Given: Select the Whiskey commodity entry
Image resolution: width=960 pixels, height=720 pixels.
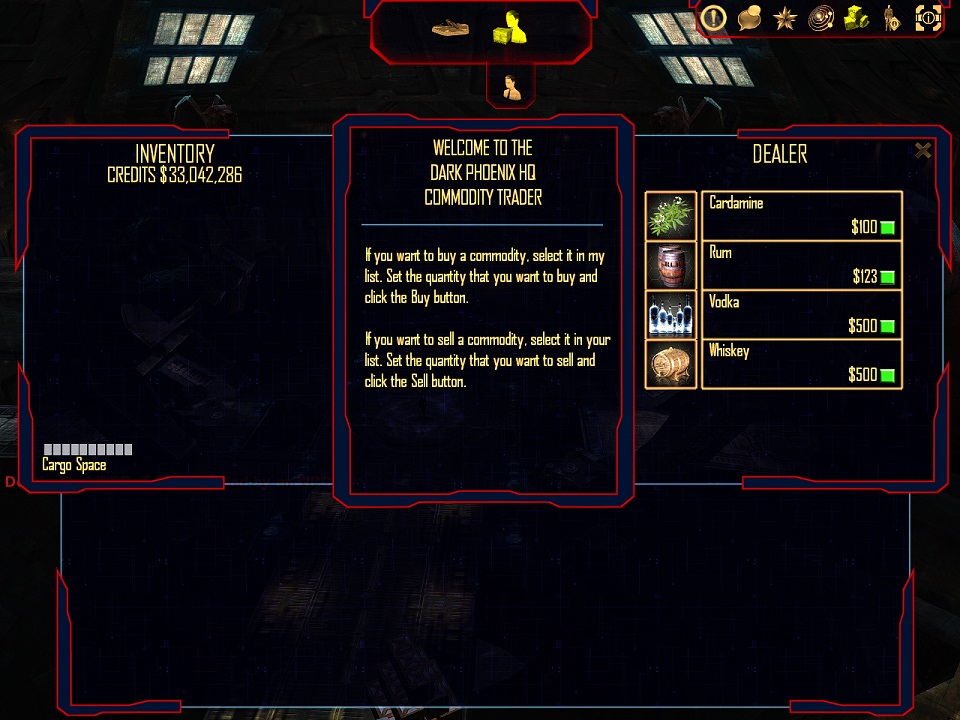Looking at the screenshot, I should pos(801,362).
